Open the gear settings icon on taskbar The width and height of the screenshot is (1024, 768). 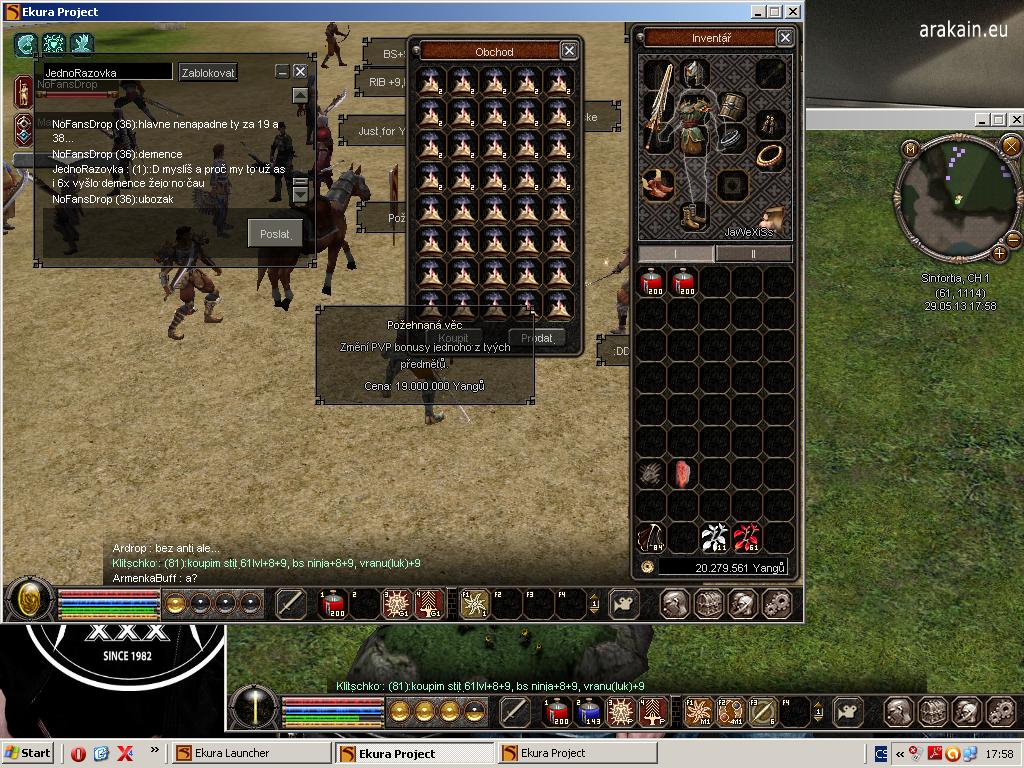click(777, 603)
